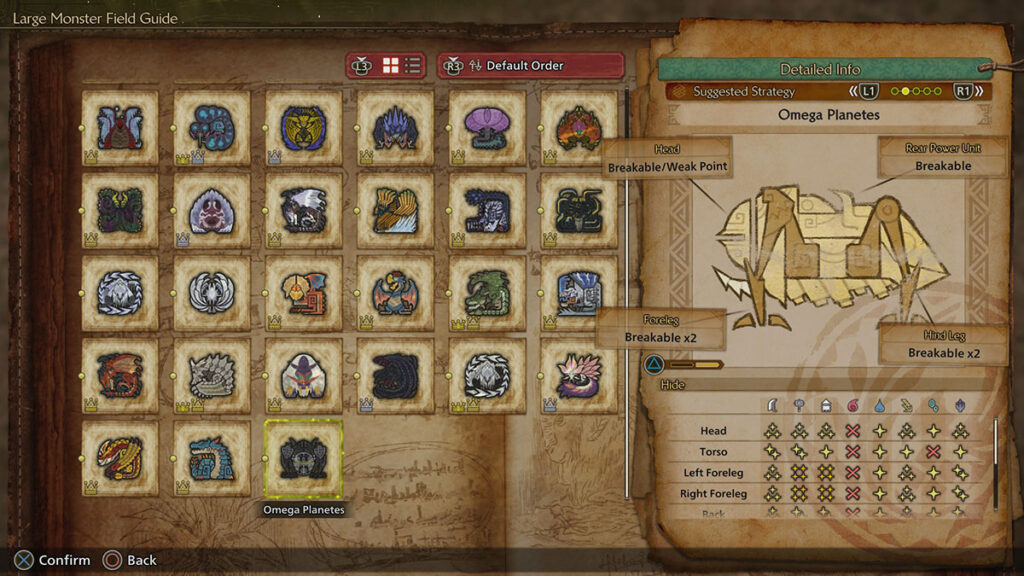1024x576 pixels.
Task: Select the purple mushroom-shaped monster tile
Action: (487, 128)
